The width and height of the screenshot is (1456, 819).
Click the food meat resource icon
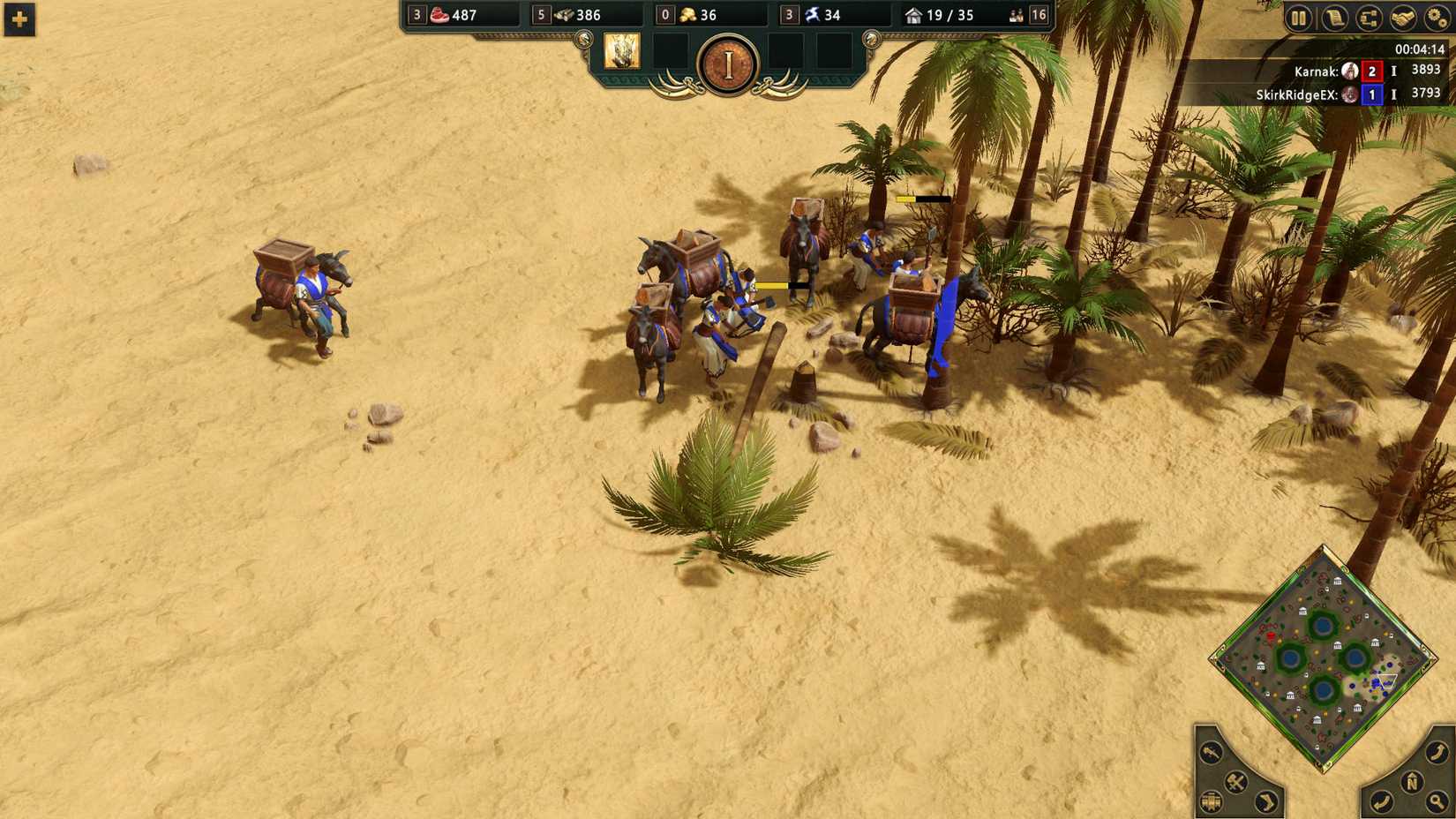click(439, 15)
